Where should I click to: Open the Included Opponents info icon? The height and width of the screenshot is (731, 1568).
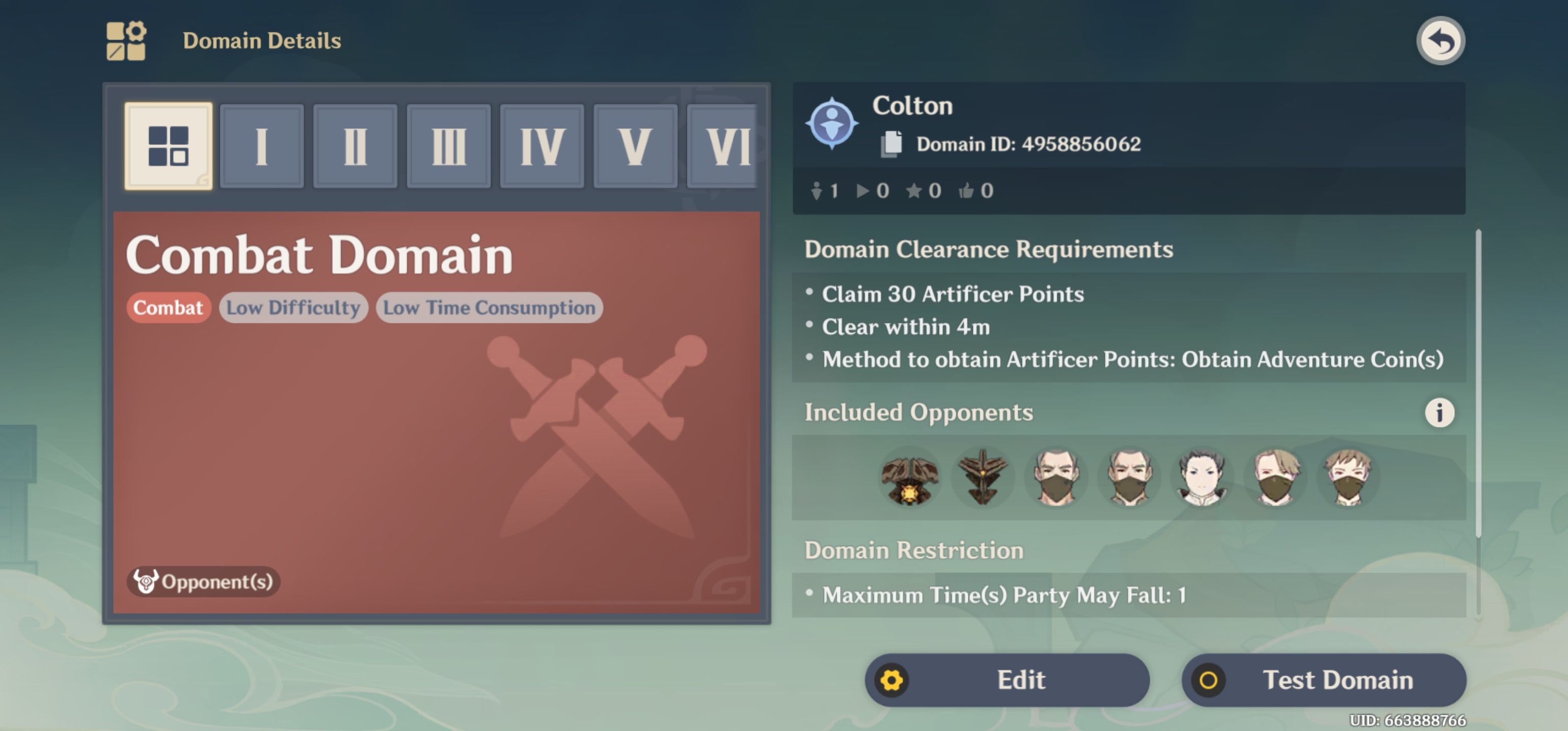pos(1439,412)
